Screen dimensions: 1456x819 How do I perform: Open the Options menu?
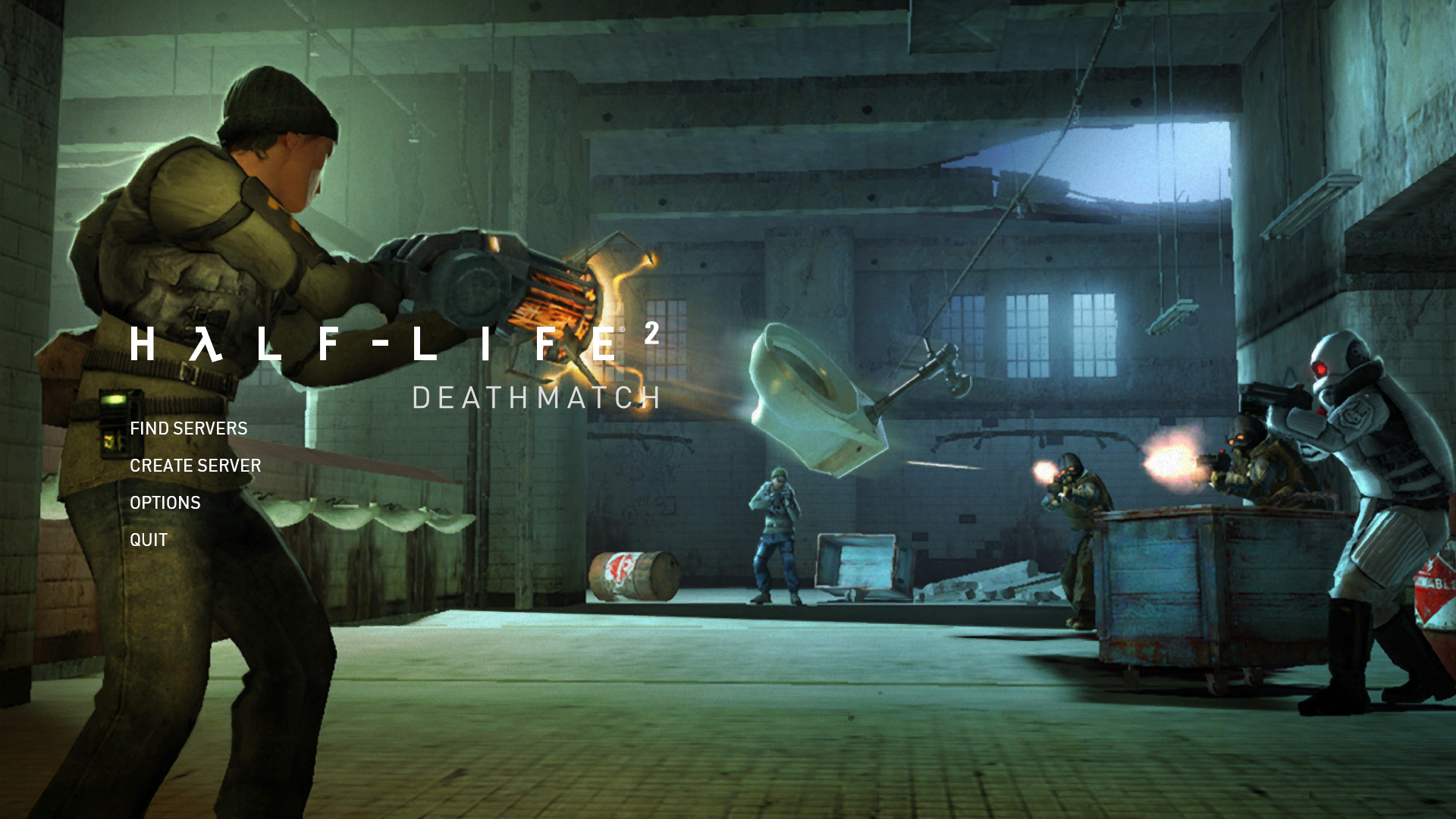[165, 503]
